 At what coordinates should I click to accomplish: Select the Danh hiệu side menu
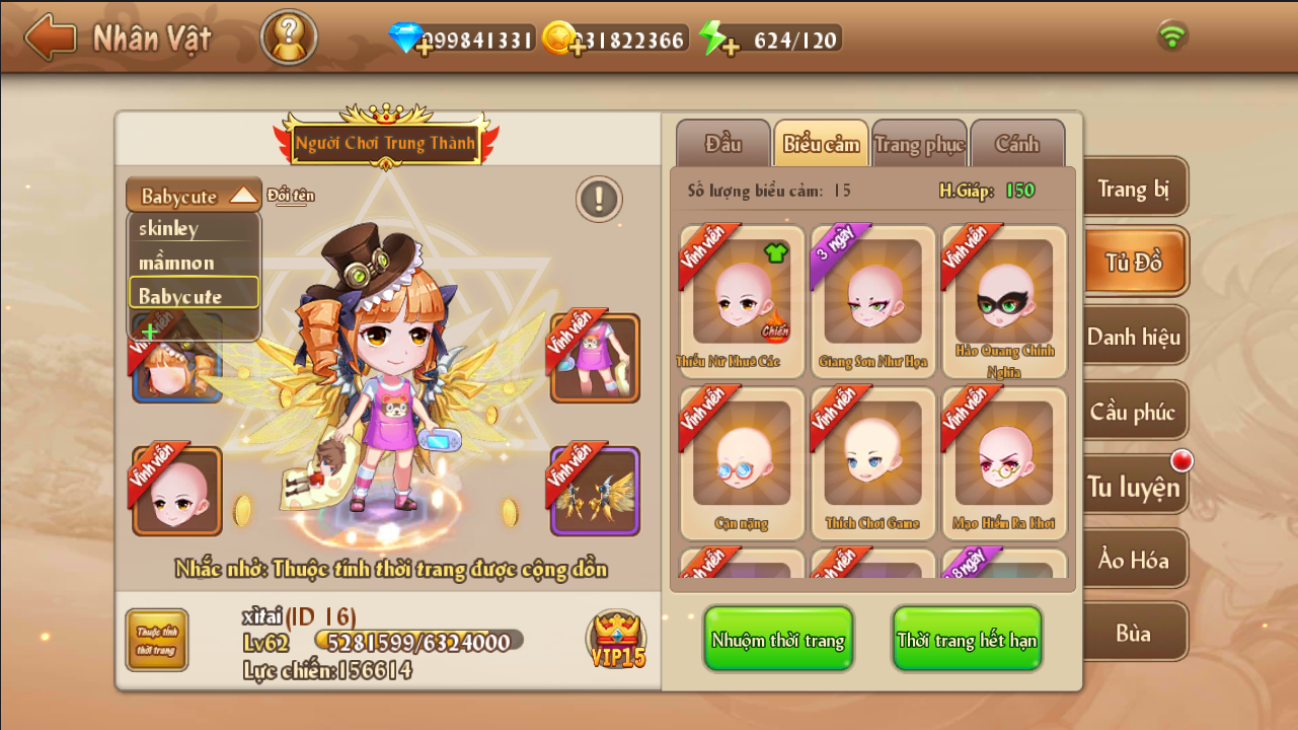pyautogui.click(x=1133, y=337)
